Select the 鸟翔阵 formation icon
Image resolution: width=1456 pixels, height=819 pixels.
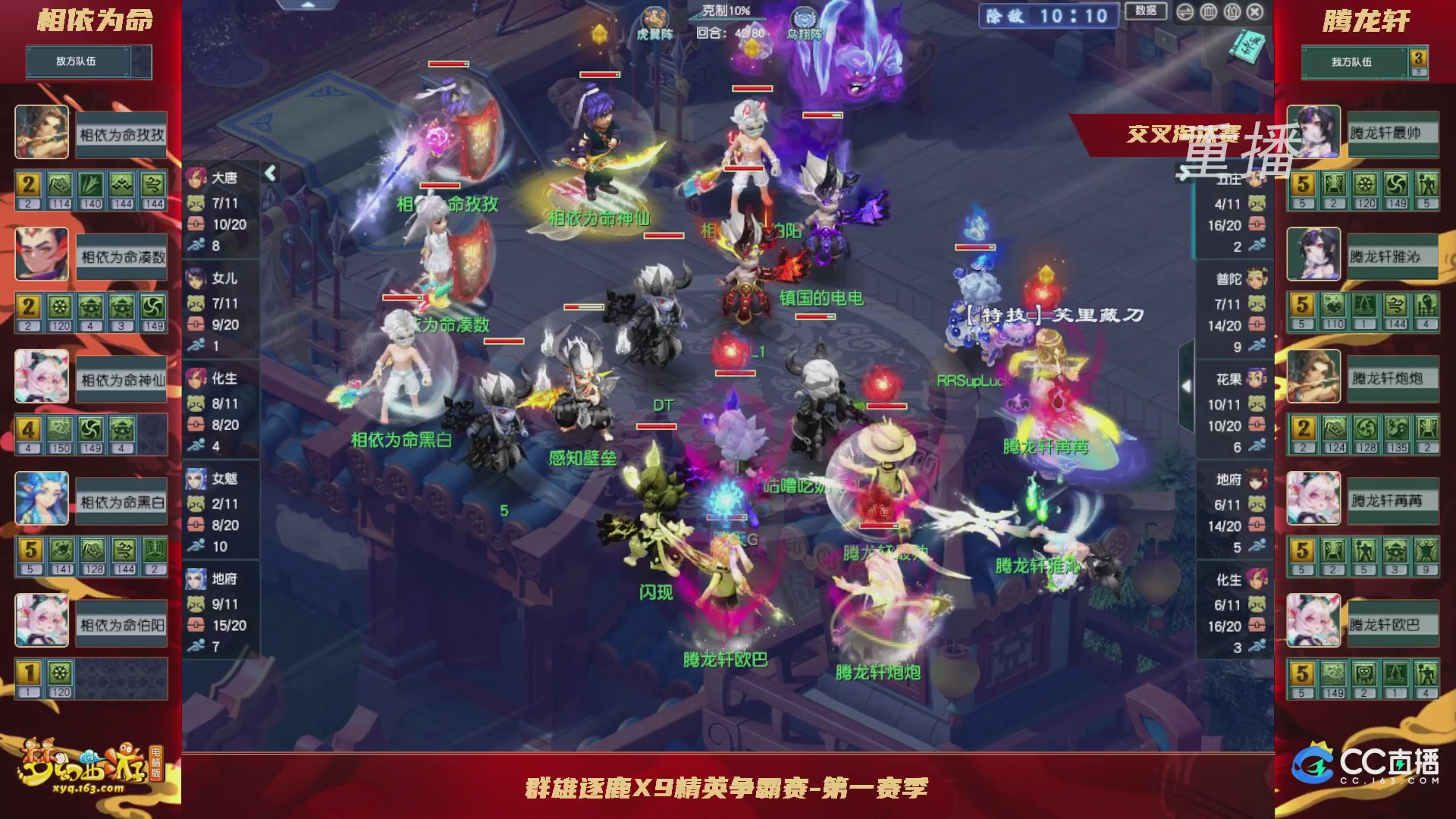[x=804, y=17]
